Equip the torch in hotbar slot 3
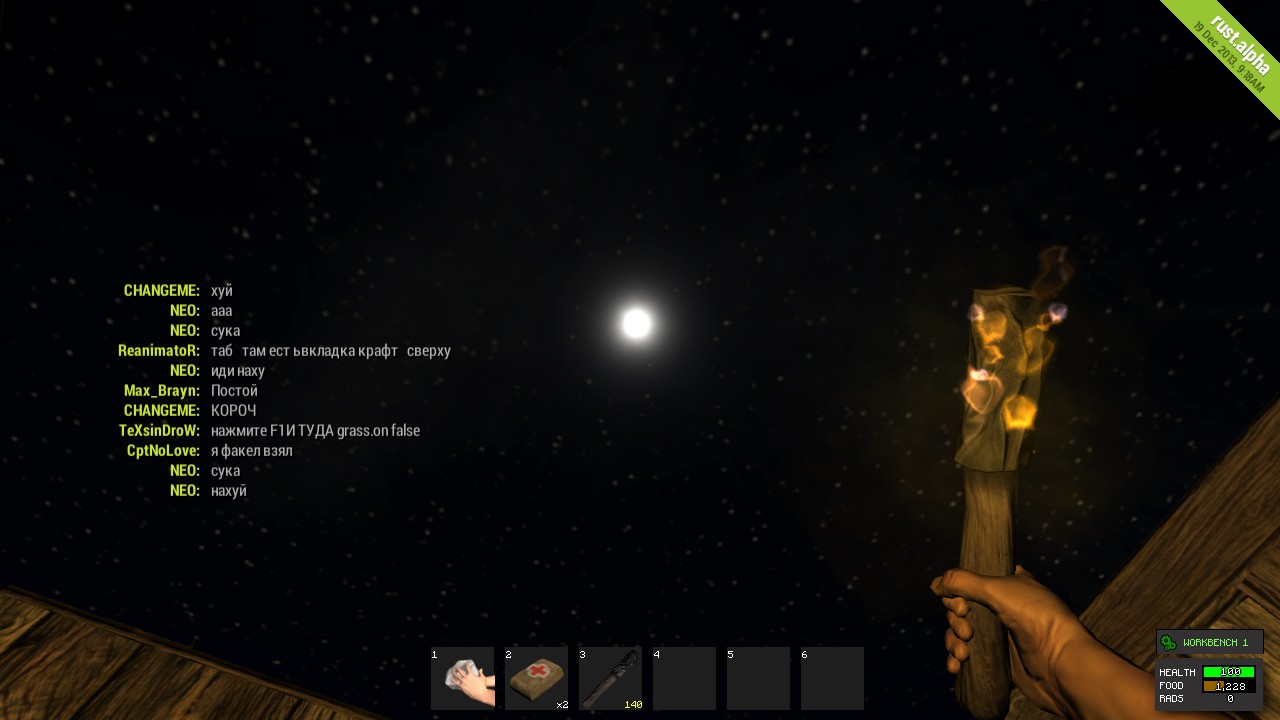Image resolution: width=1280 pixels, height=720 pixels. click(x=610, y=678)
